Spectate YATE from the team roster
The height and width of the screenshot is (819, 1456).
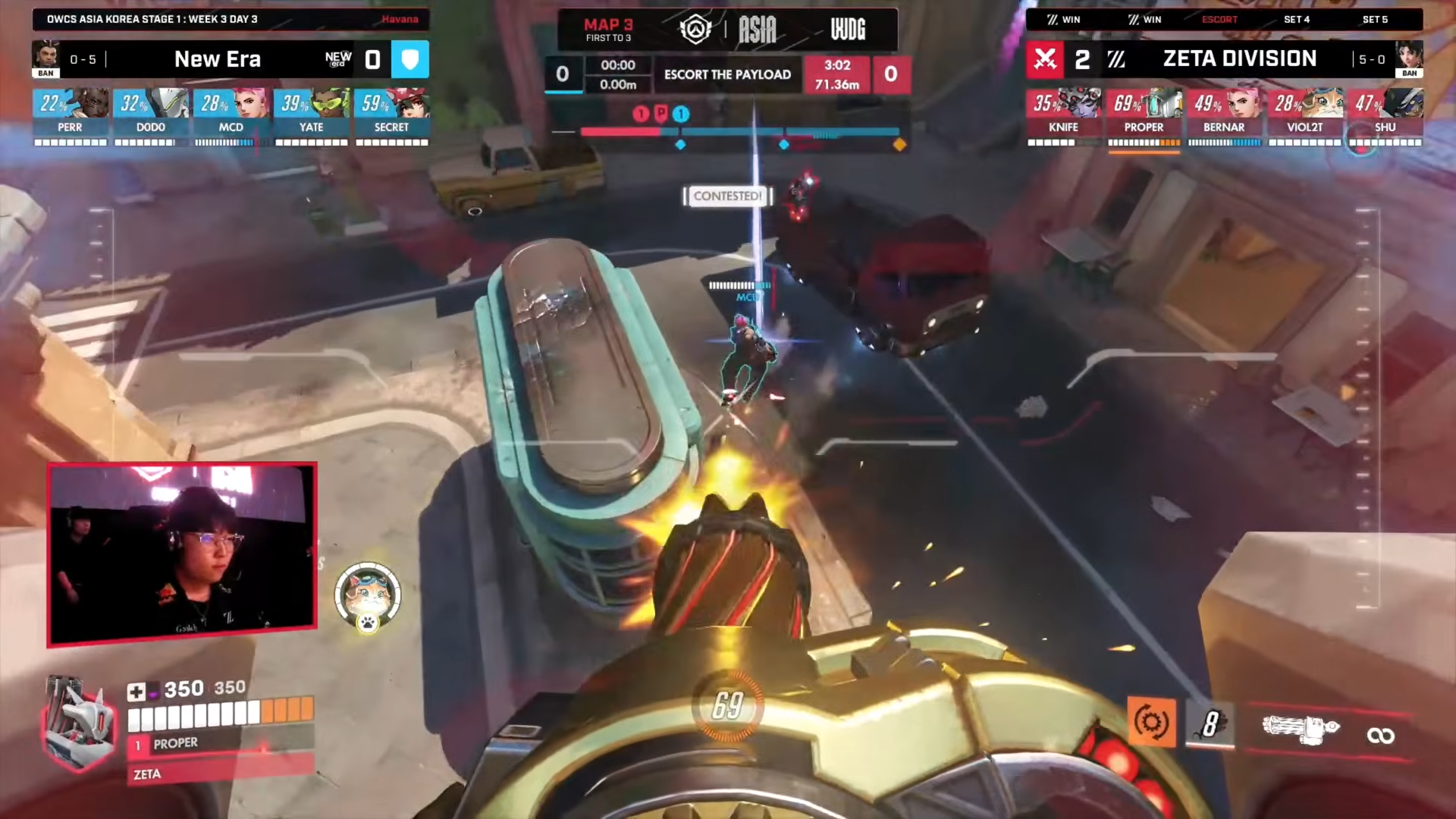(311, 116)
